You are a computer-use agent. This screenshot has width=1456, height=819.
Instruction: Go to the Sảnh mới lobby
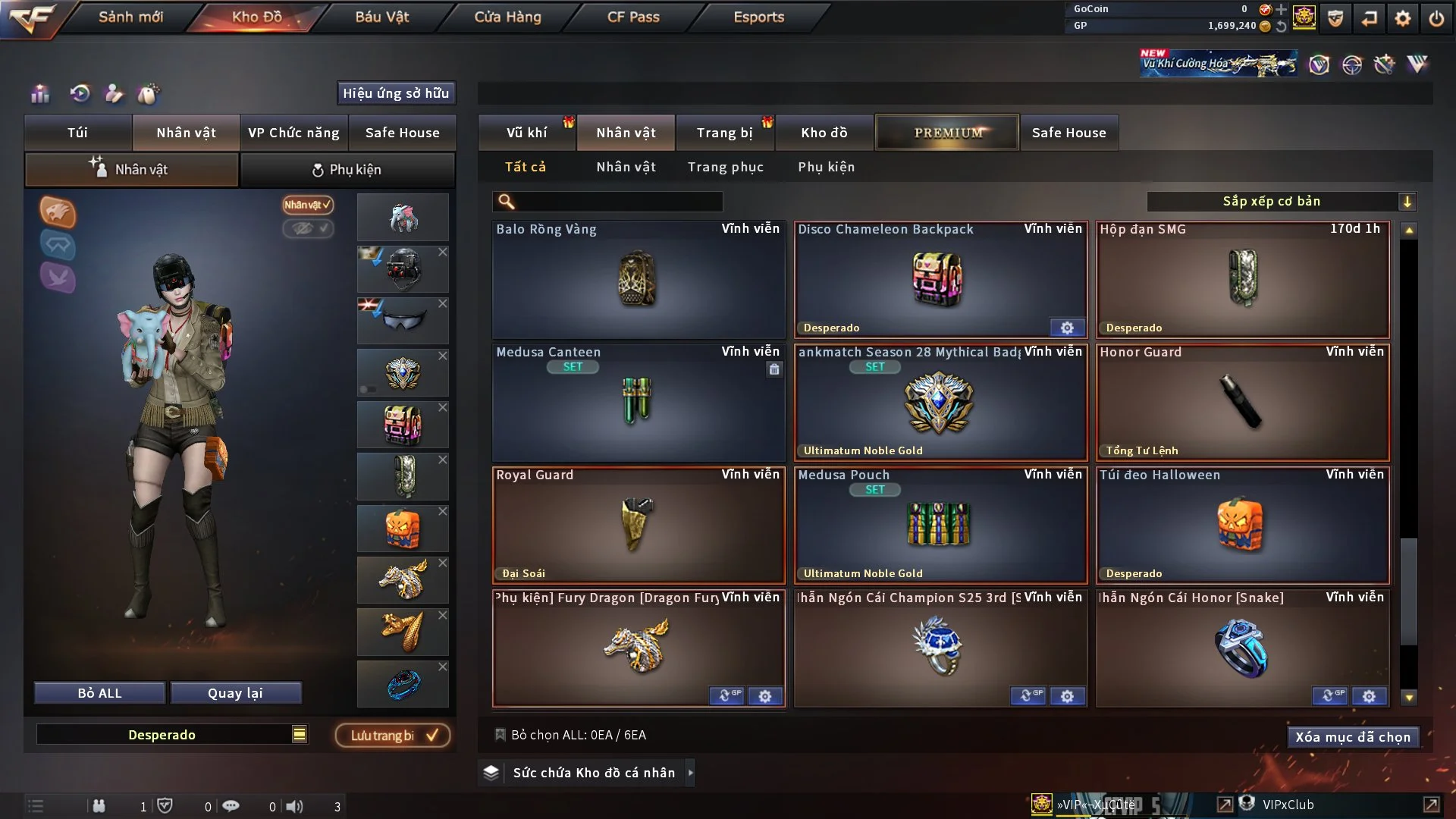point(130,17)
